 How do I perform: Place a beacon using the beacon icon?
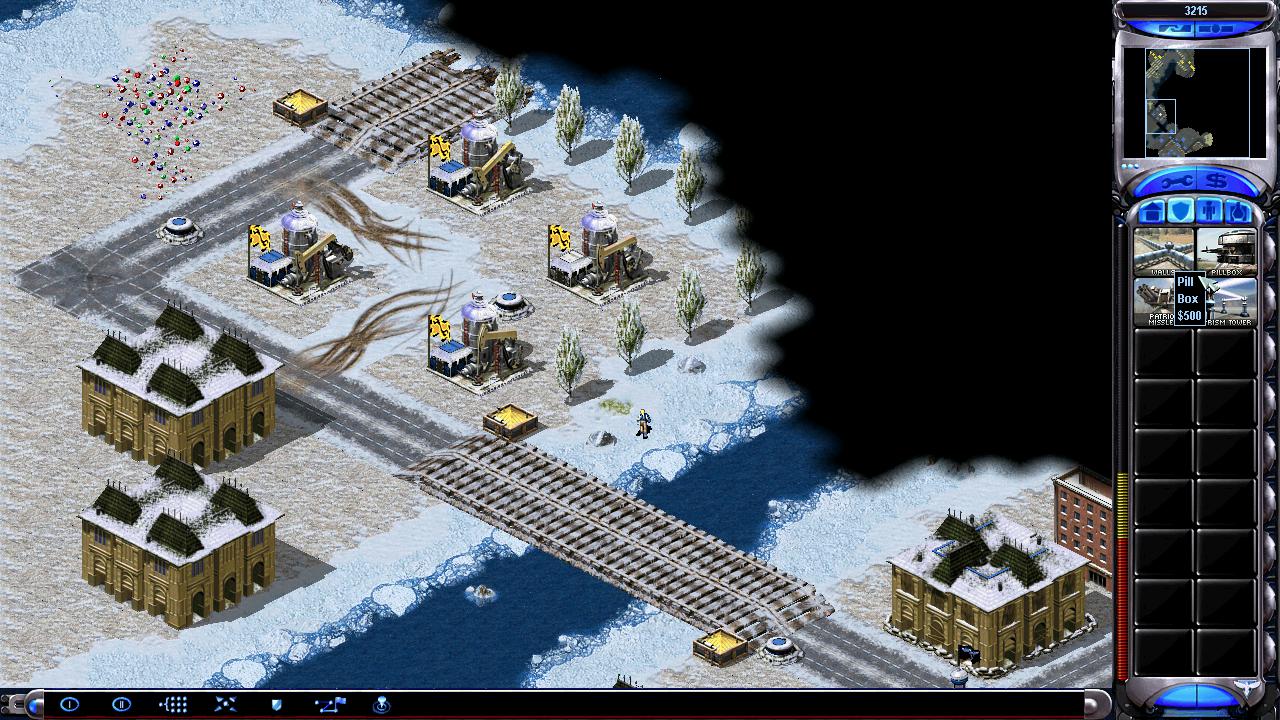click(x=381, y=705)
